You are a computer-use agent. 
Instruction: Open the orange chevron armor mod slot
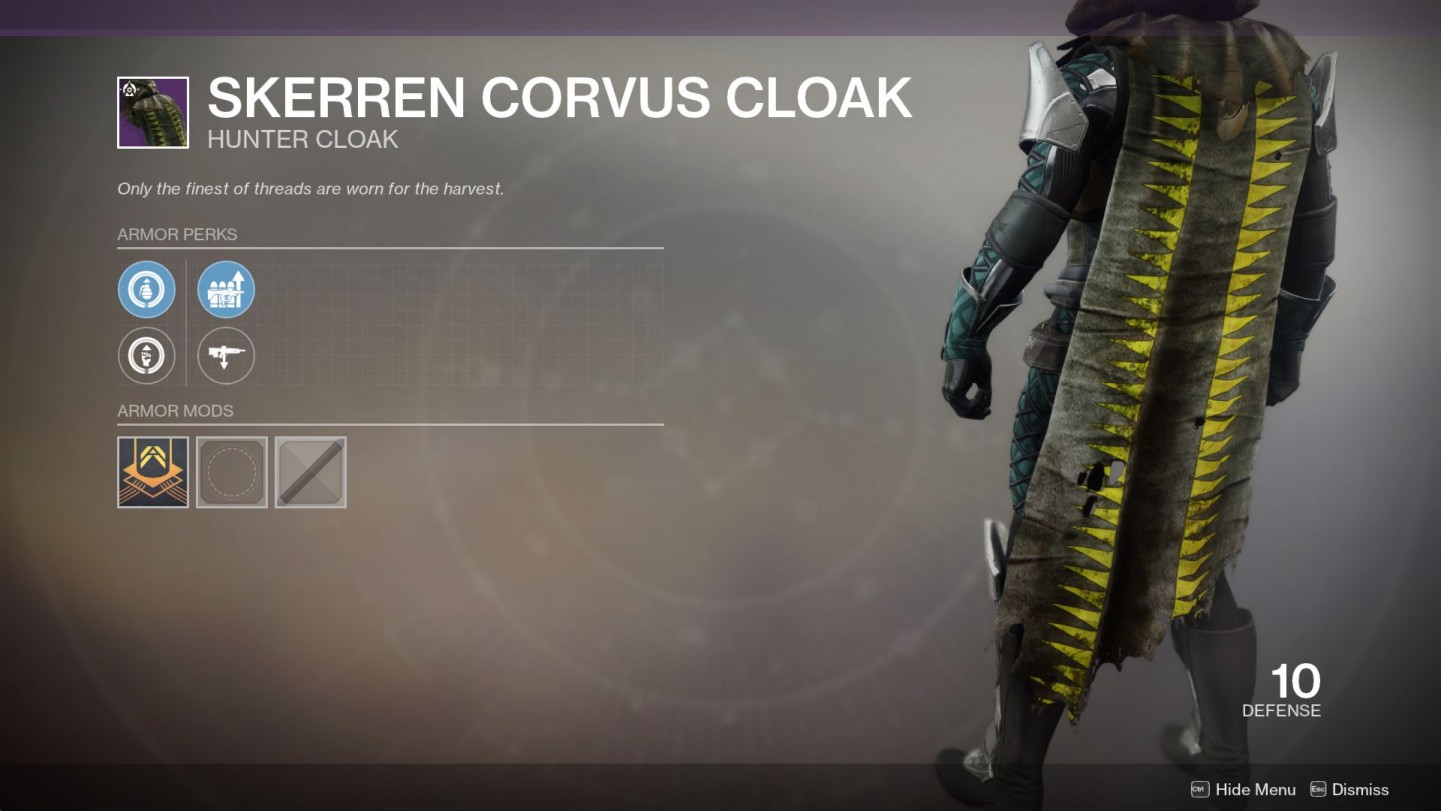153,472
